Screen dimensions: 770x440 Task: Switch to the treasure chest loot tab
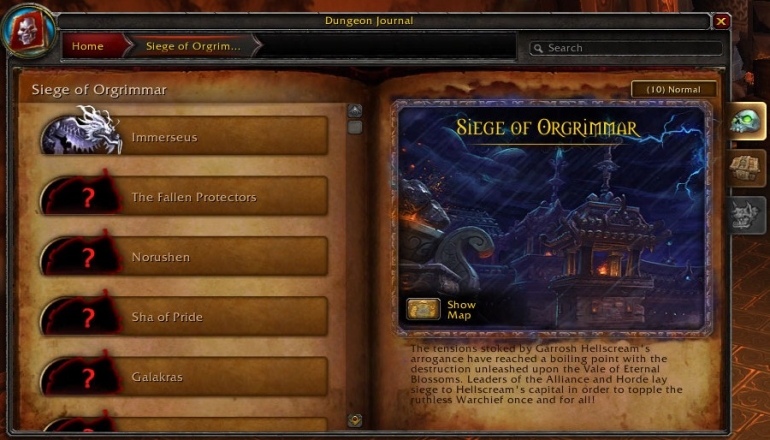[x=745, y=168]
